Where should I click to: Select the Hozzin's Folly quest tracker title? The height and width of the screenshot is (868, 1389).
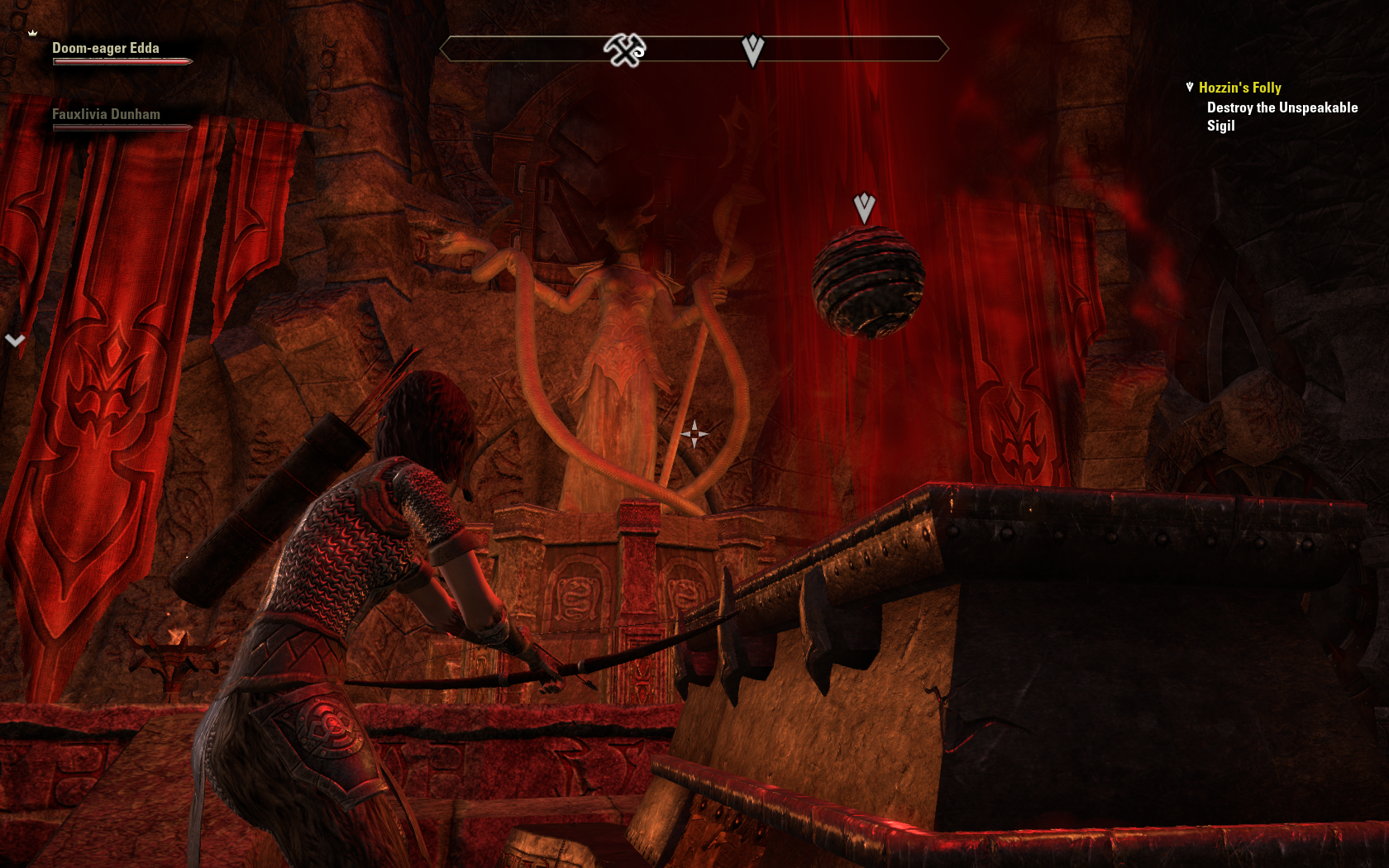click(x=1239, y=88)
